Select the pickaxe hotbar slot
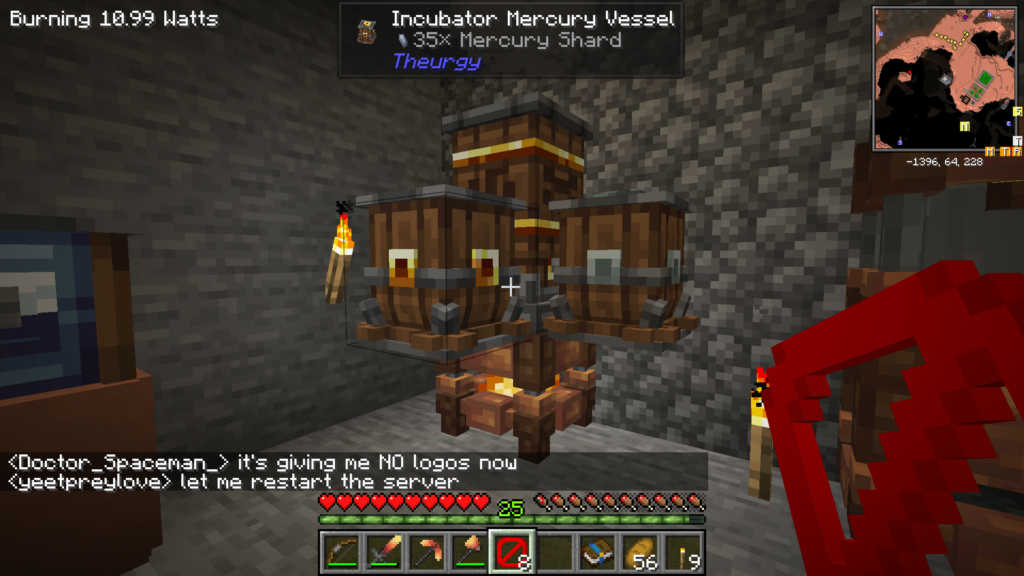Image resolution: width=1024 pixels, height=576 pixels. (x=426, y=552)
